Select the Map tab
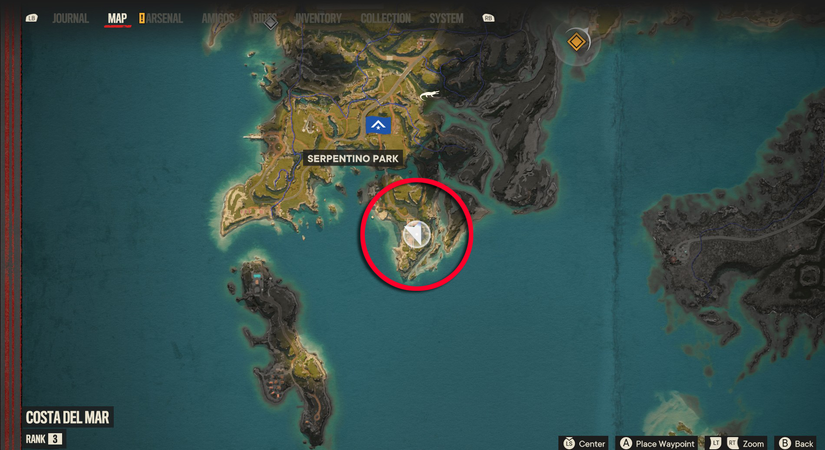The image size is (825, 450). coord(117,18)
